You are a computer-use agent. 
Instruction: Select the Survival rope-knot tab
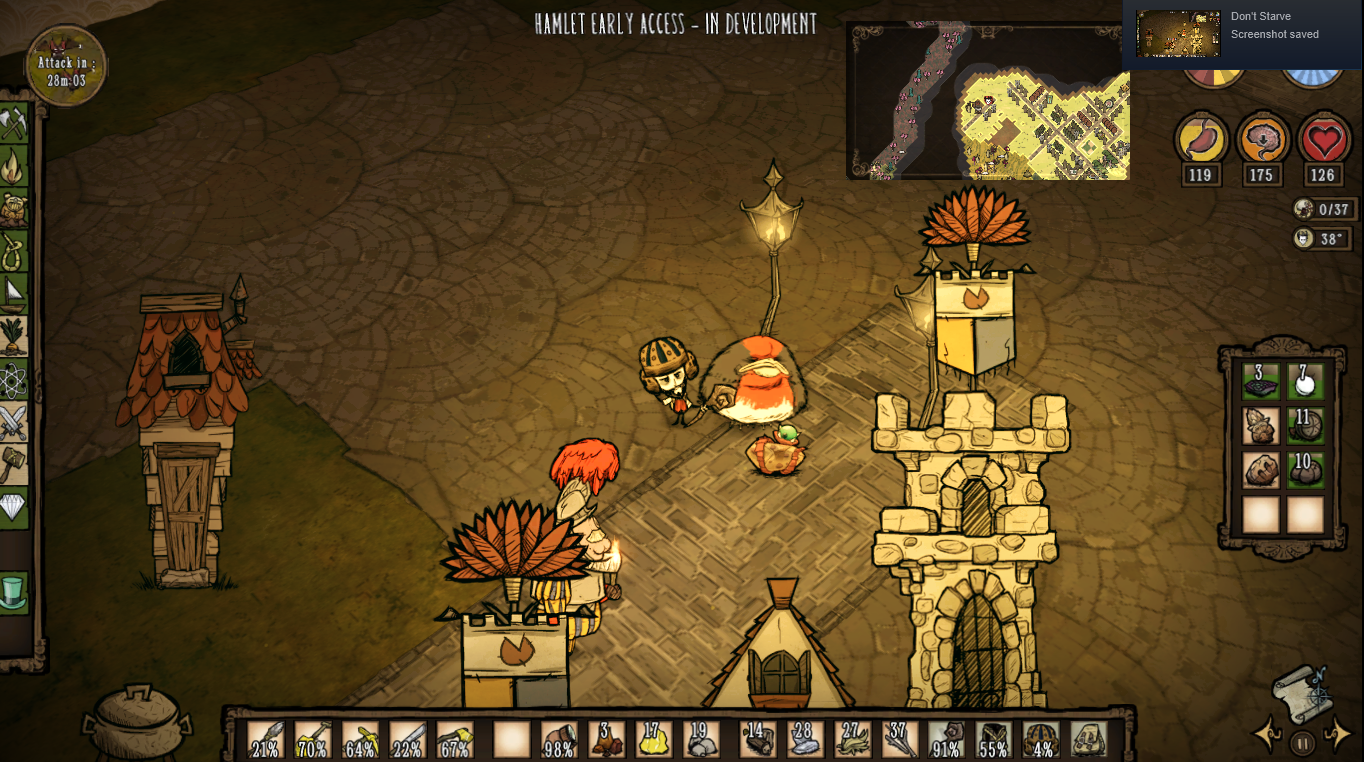(14, 250)
